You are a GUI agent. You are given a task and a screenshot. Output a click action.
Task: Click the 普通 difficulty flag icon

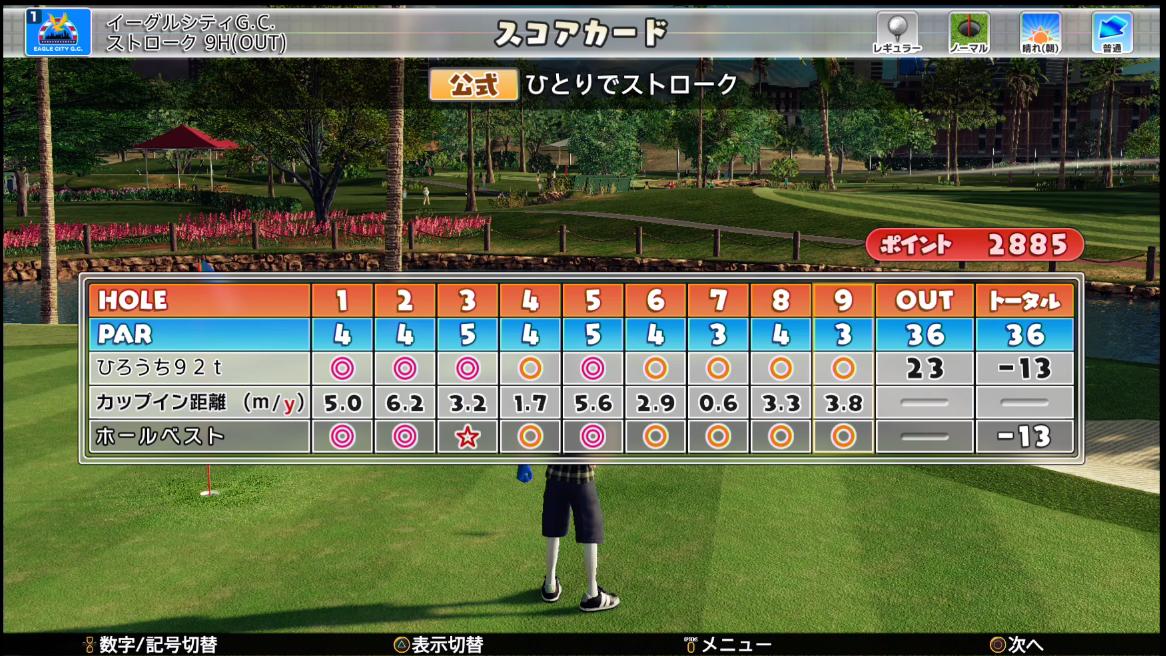tap(1110, 32)
